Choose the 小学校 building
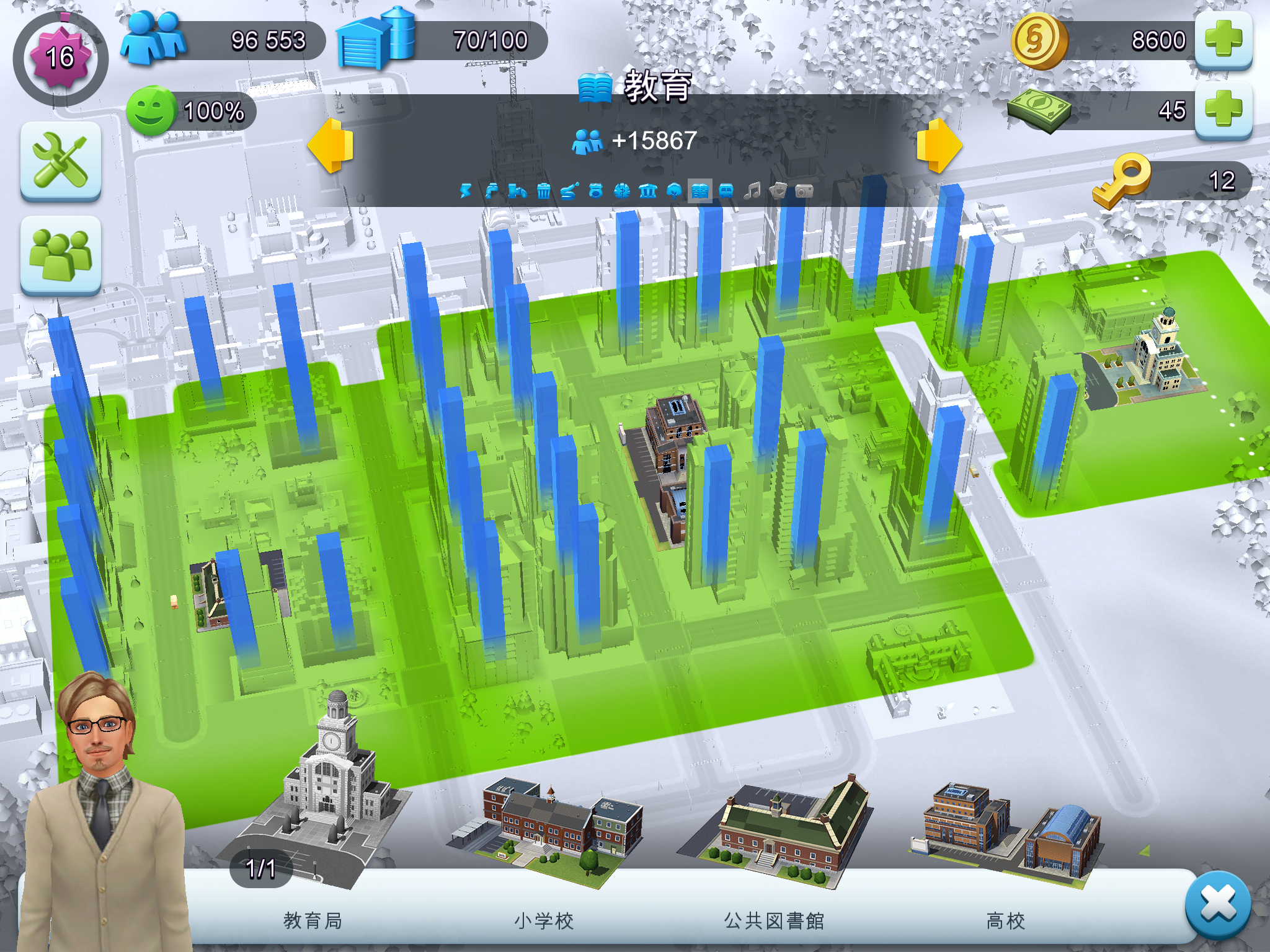The height and width of the screenshot is (952, 1270). pos(544,831)
